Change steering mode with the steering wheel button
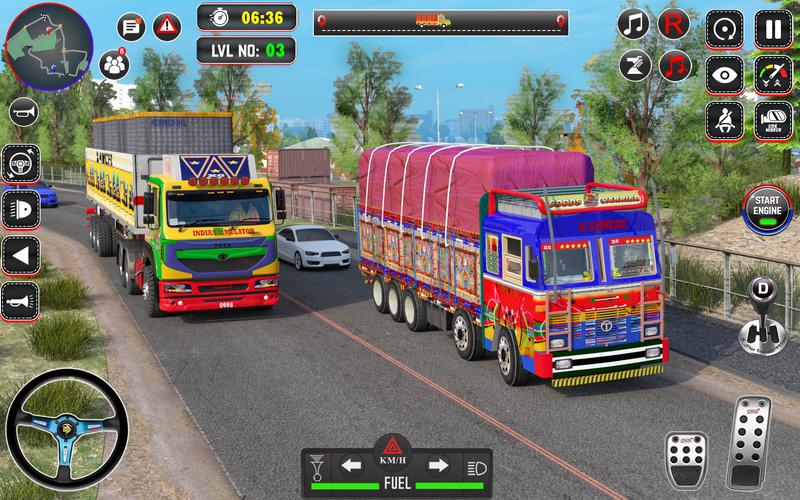 point(20,163)
